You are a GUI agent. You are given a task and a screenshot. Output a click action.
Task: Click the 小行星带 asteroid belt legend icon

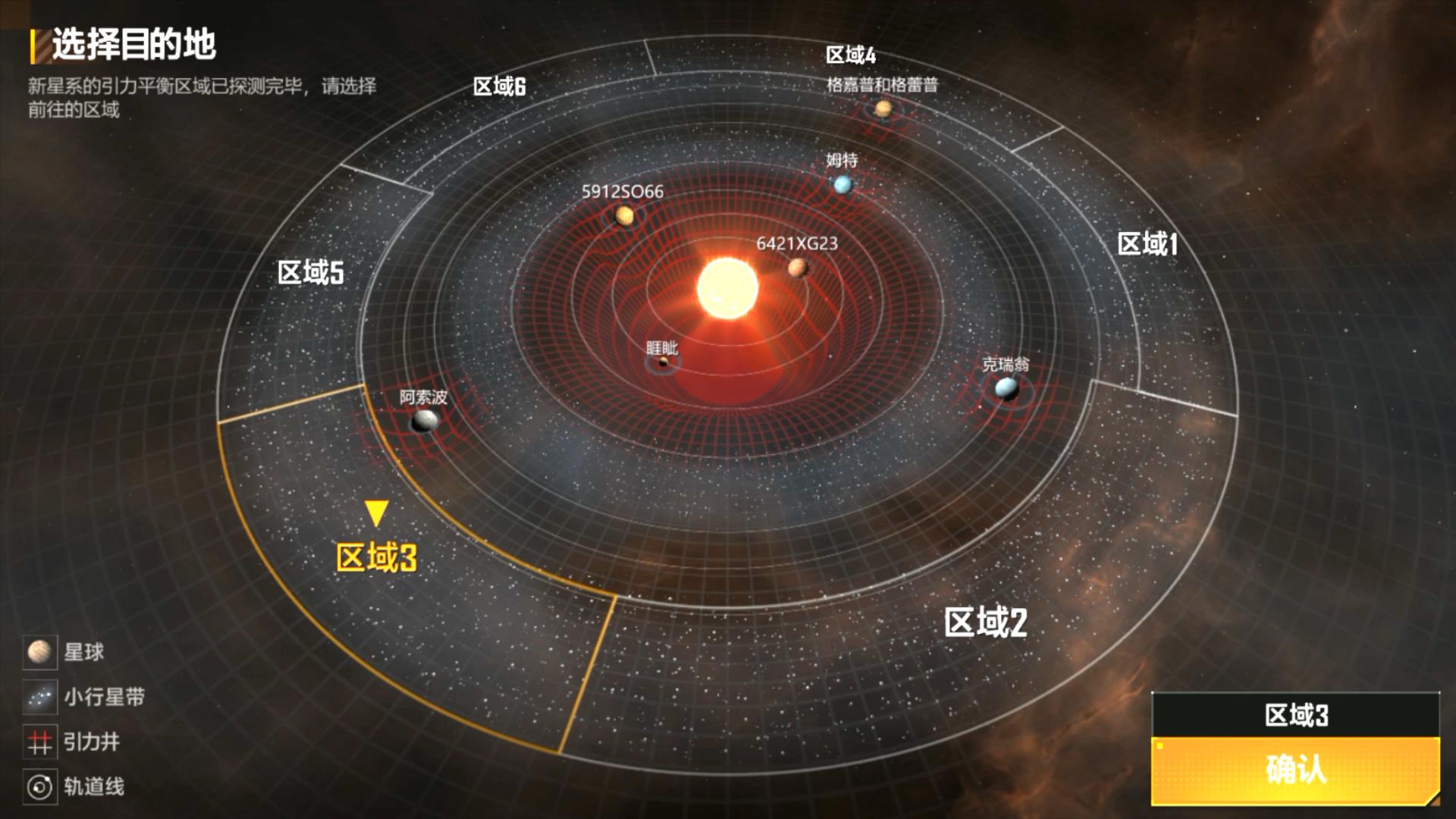pyautogui.click(x=39, y=695)
